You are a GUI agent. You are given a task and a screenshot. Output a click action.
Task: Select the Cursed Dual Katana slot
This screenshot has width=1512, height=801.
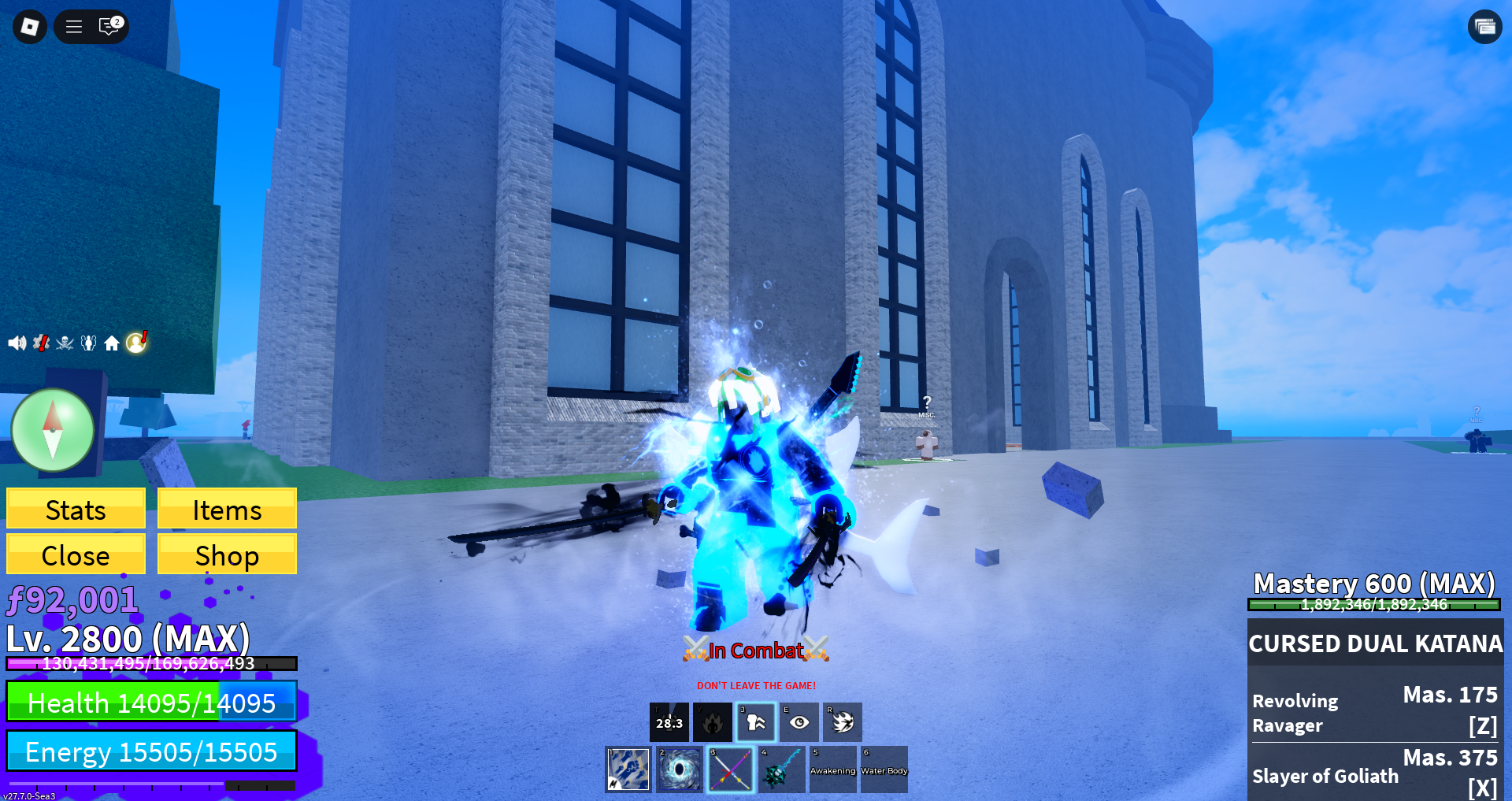pyautogui.click(x=731, y=769)
